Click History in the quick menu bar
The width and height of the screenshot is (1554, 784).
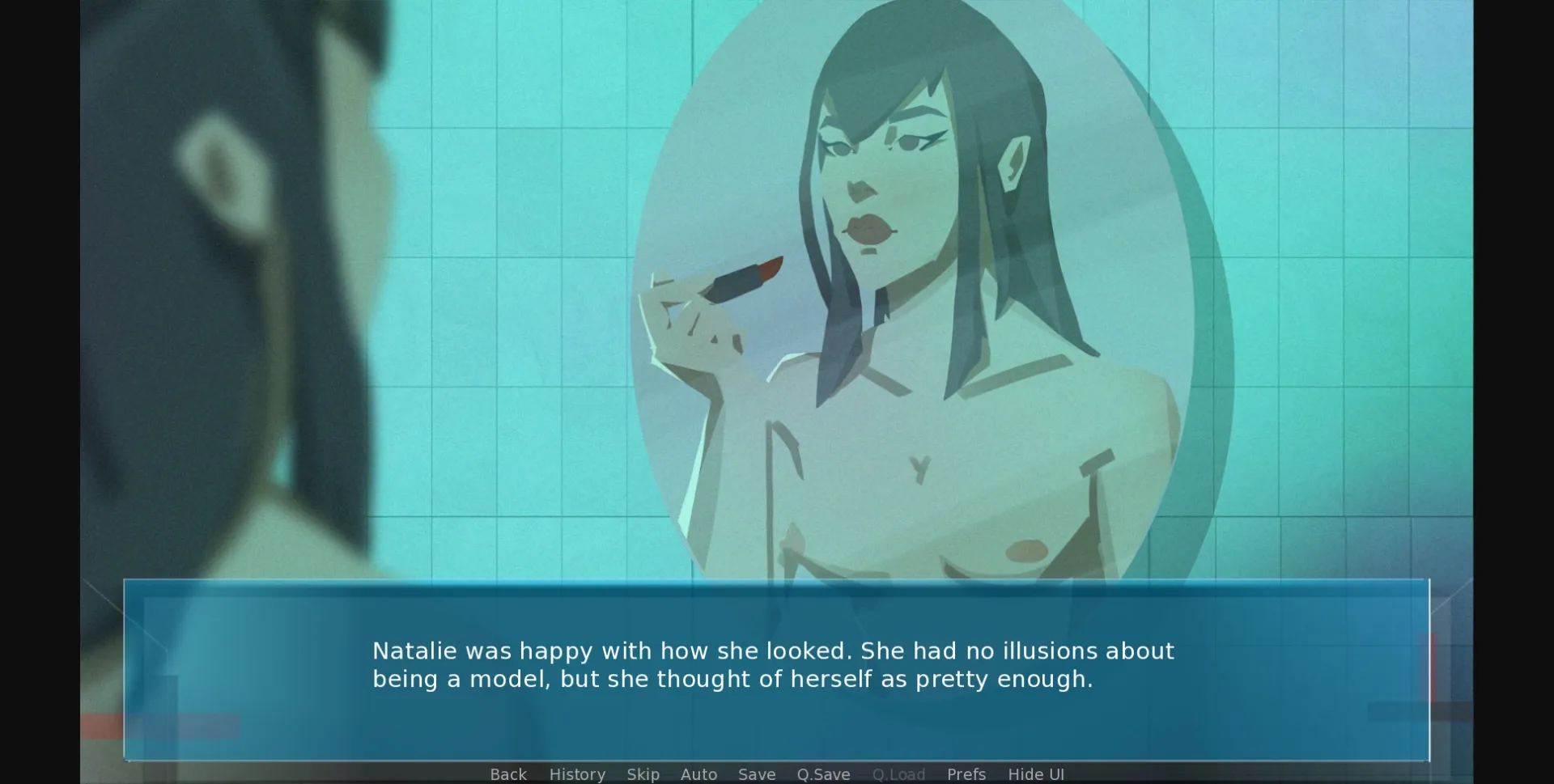pyautogui.click(x=576, y=774)
